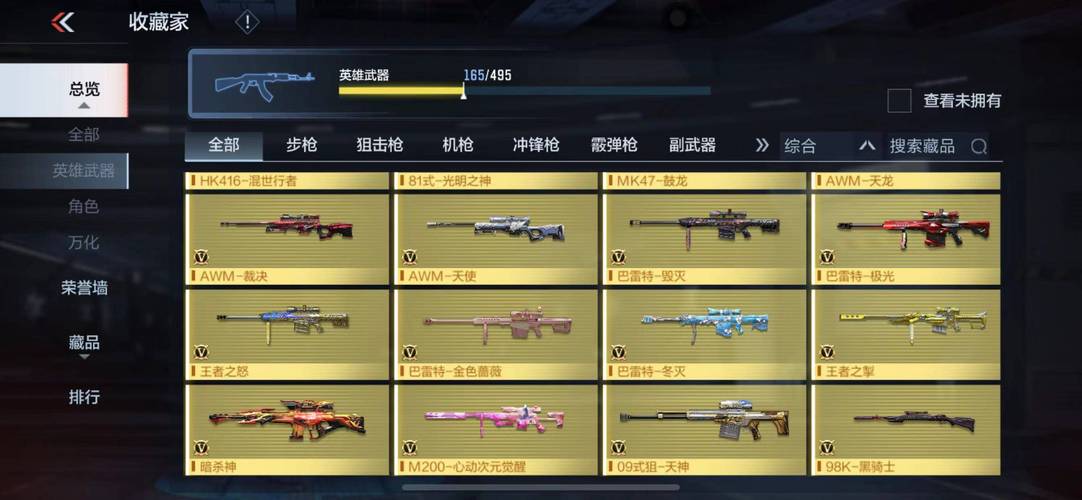Go back using the red arrow button
The image size is (1082, 500).
click(x=63, y=22)
